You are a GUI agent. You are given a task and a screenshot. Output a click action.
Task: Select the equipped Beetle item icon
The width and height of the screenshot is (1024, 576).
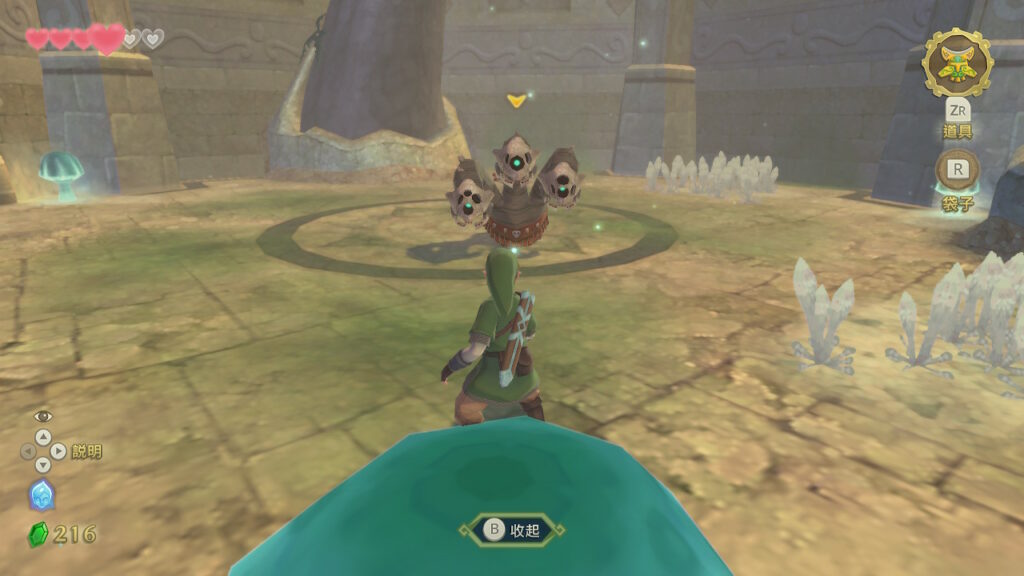tap(957, 64)
